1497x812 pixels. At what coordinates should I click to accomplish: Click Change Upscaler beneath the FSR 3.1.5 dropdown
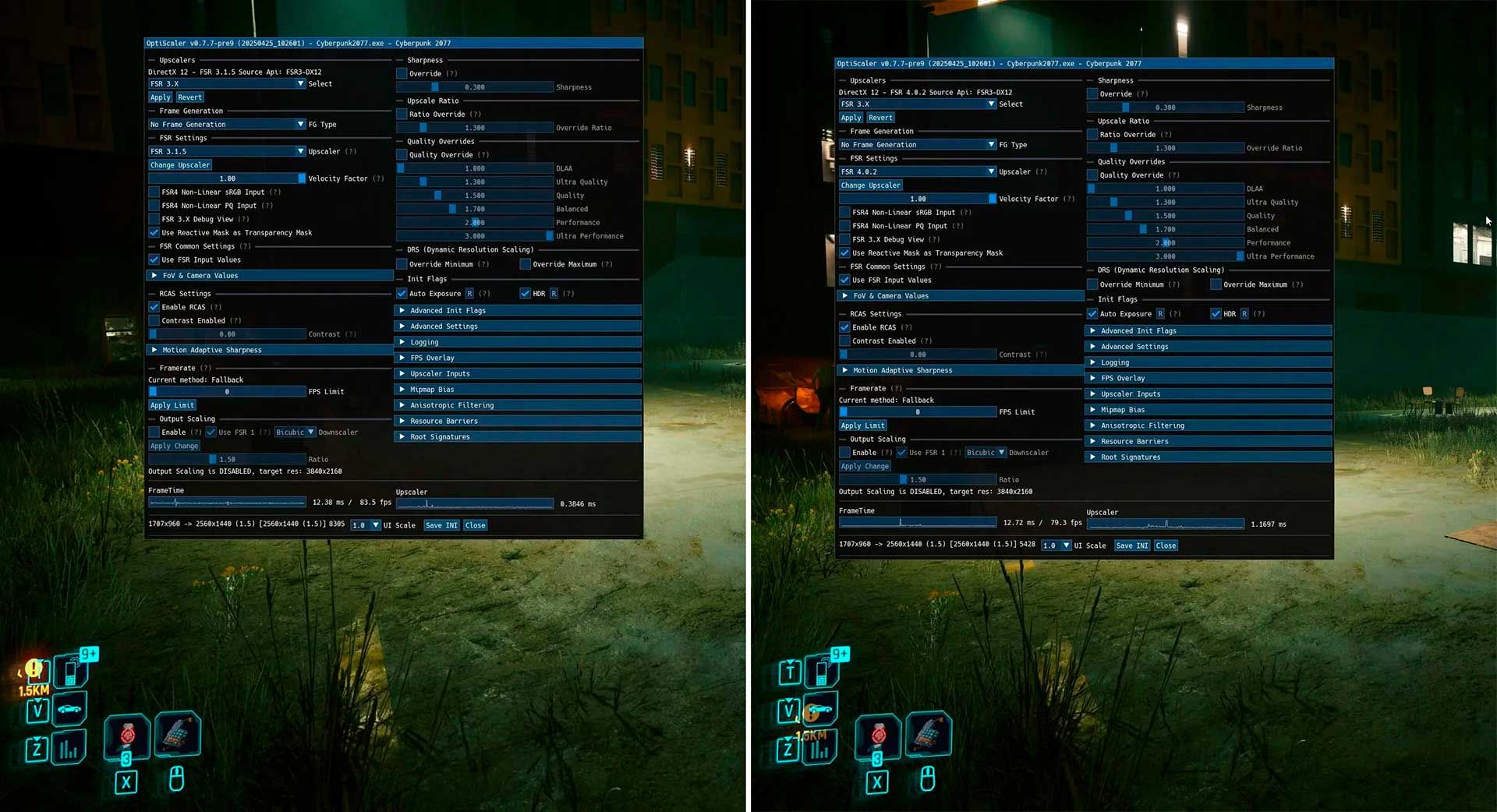pos(180,165)
